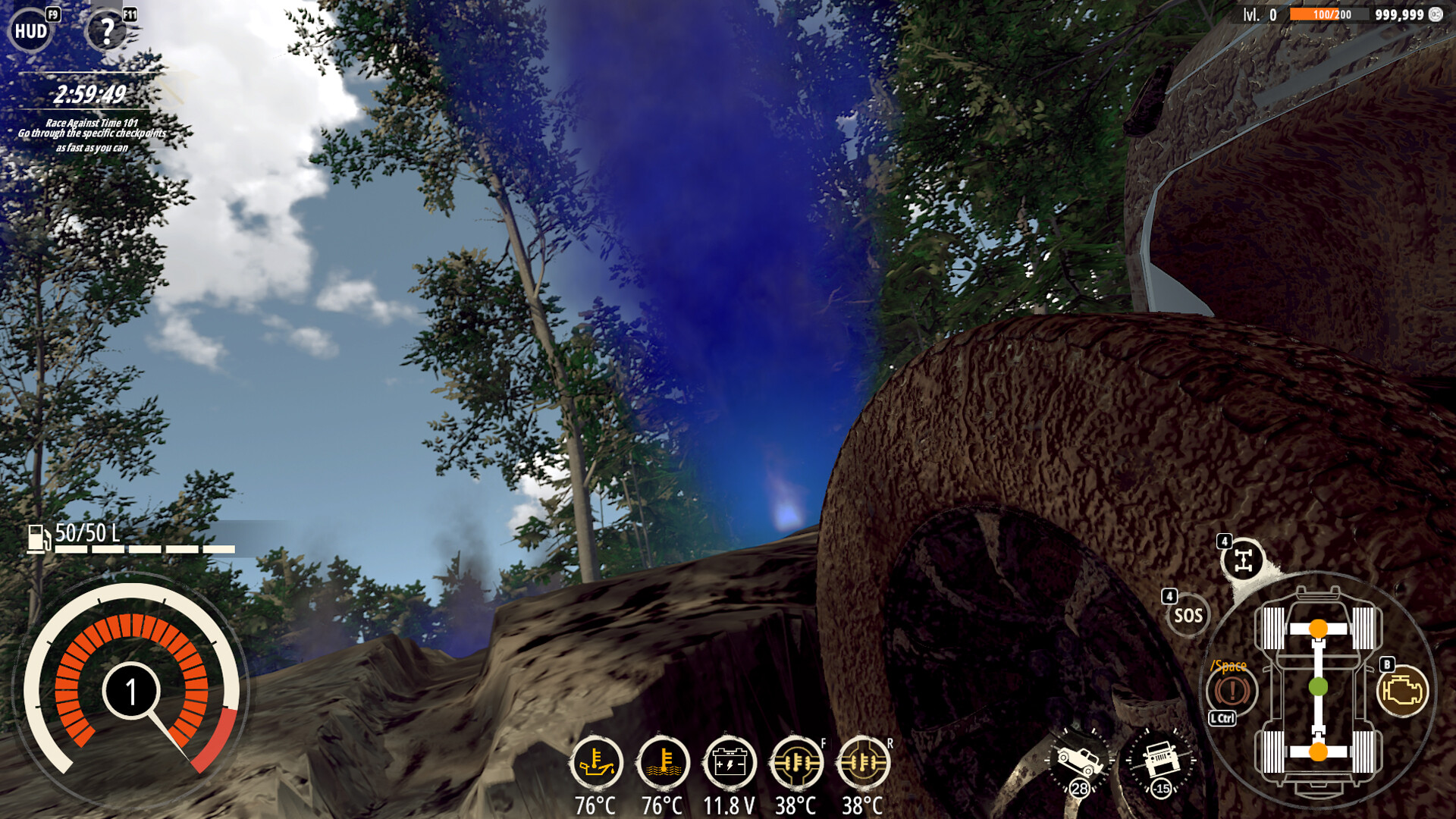
Task: Toggle the front axle lock orange dot
Action: (x=1317, y=628)
